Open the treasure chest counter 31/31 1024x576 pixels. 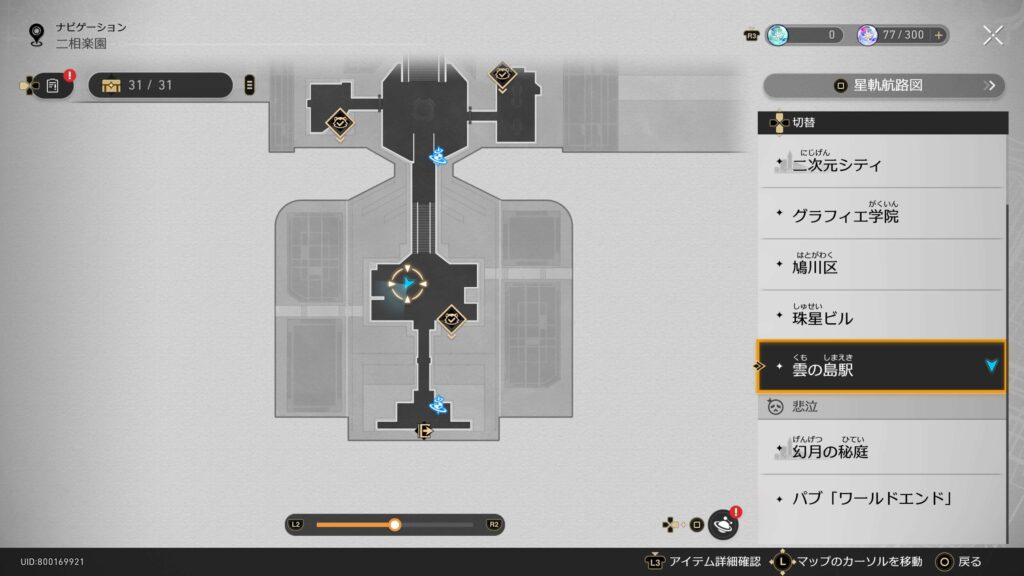(160, 85)
